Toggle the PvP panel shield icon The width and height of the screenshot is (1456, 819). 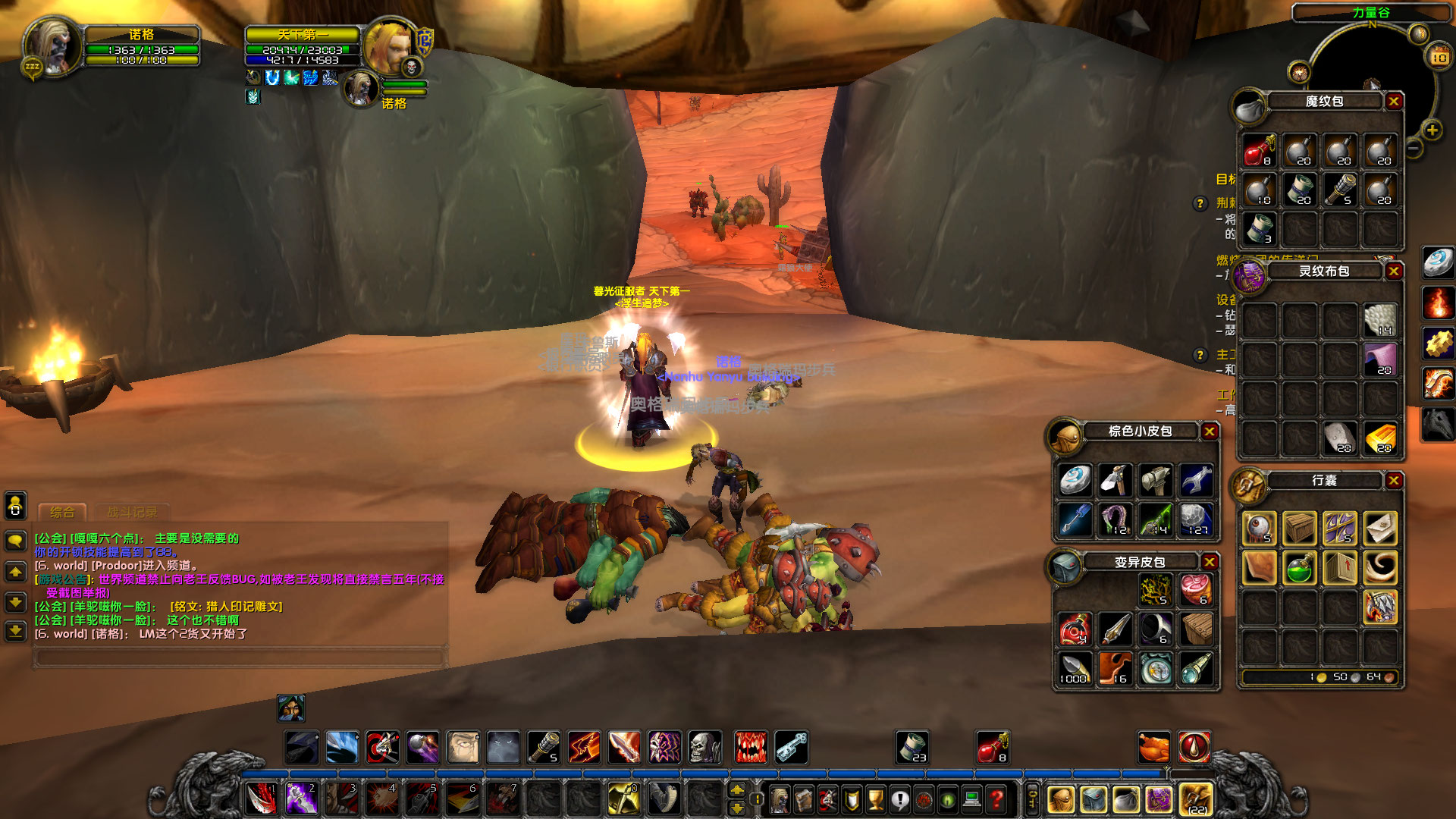pyautogui.click(x=850, y=799)
